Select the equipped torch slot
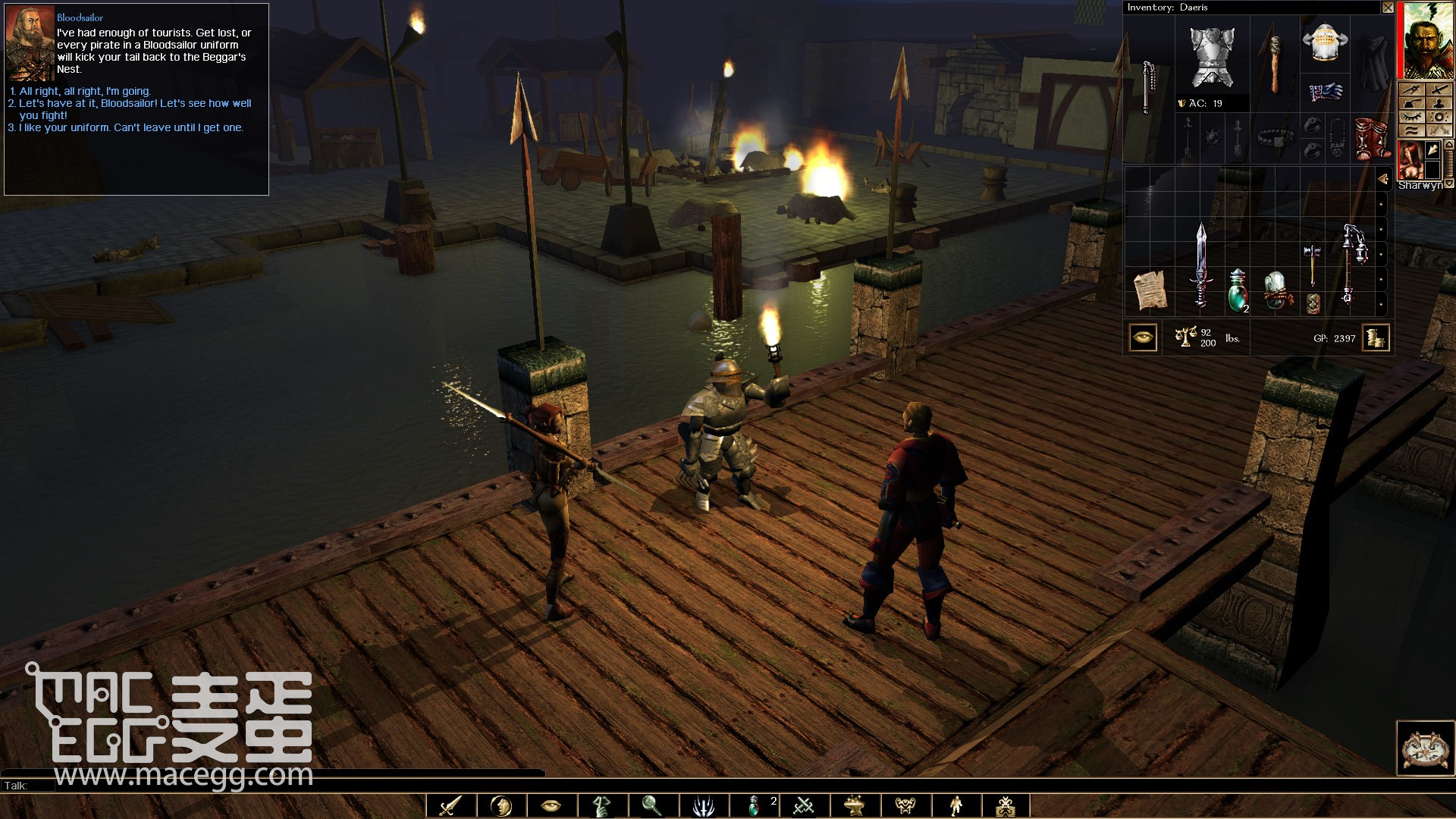The image size is (1456, 819). click(x=1275, y=64)
